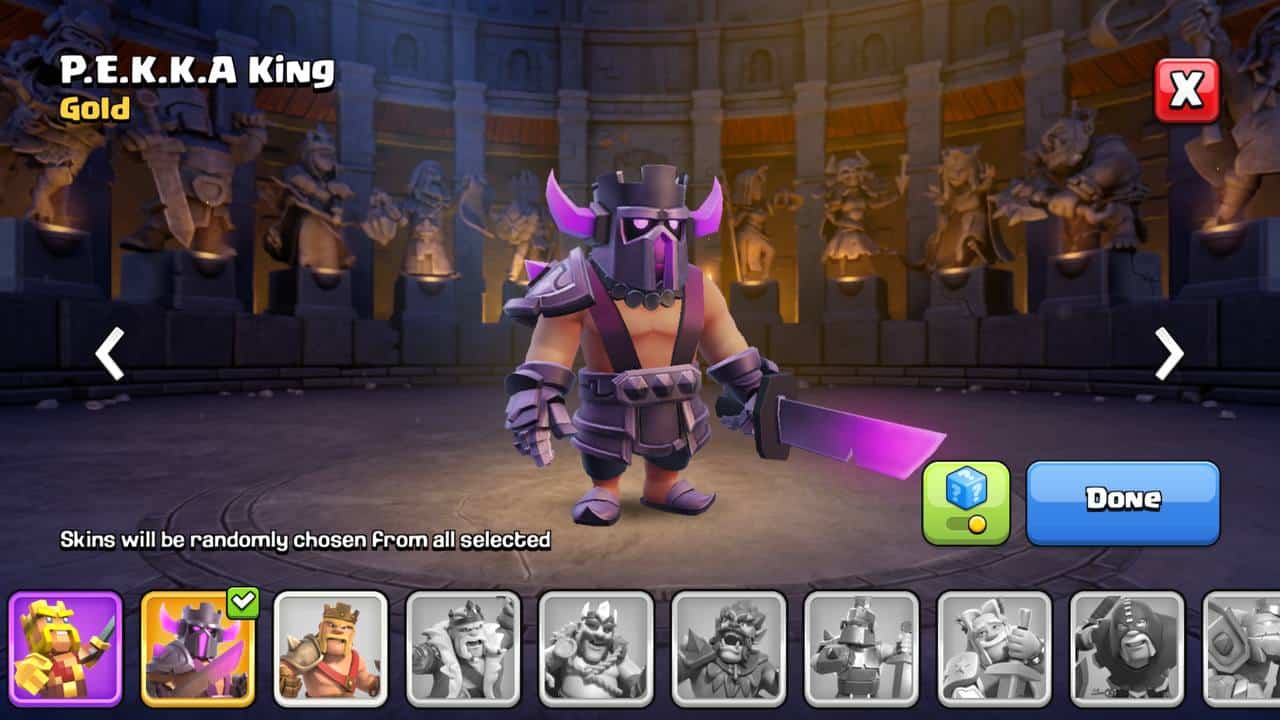The height and width of the screenshot is (720, 1280).
Task: Close the skin selection screen
Action: (1187, 91)
